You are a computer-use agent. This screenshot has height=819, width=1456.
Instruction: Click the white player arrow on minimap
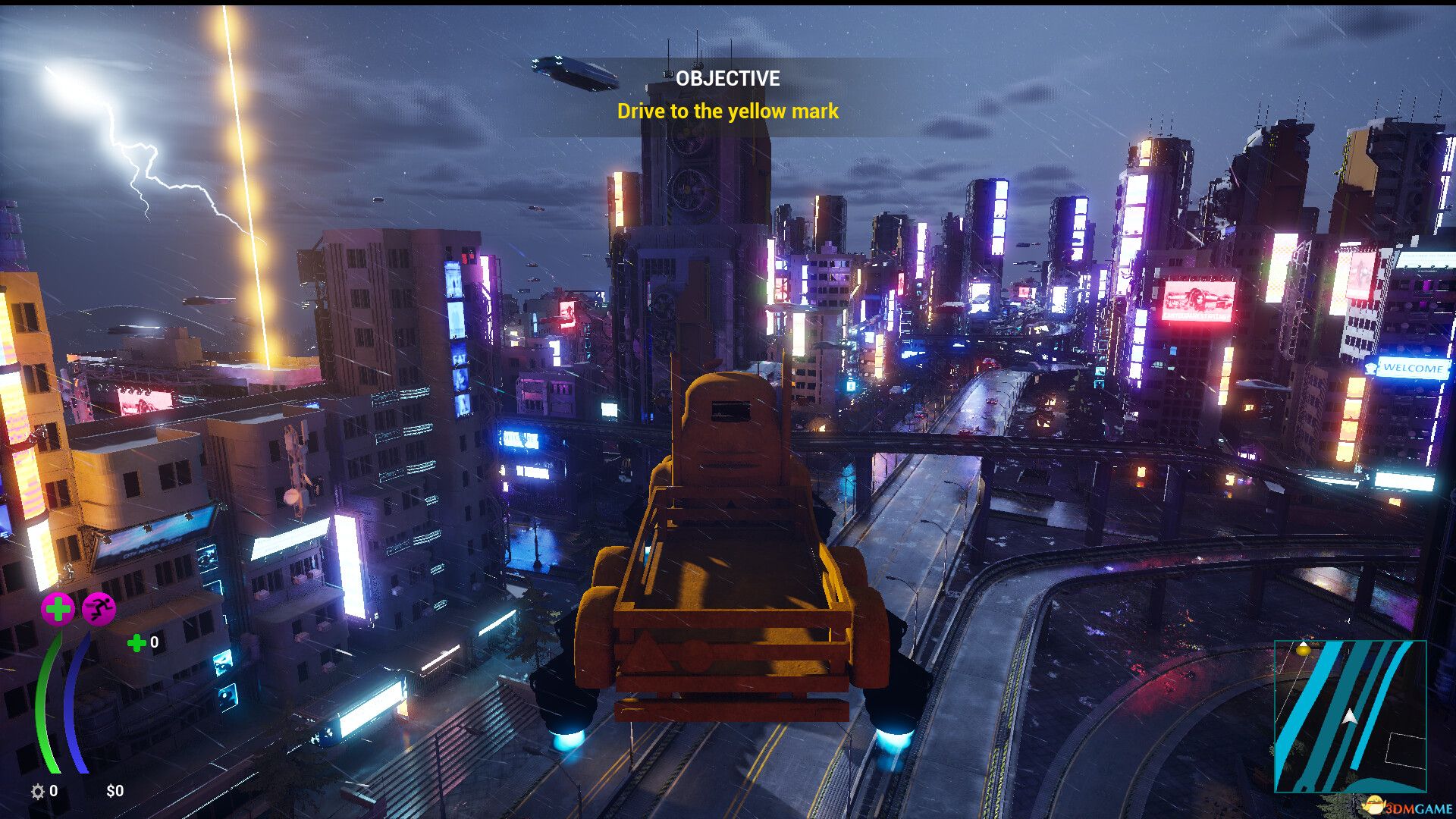[x=1350, y=717]
